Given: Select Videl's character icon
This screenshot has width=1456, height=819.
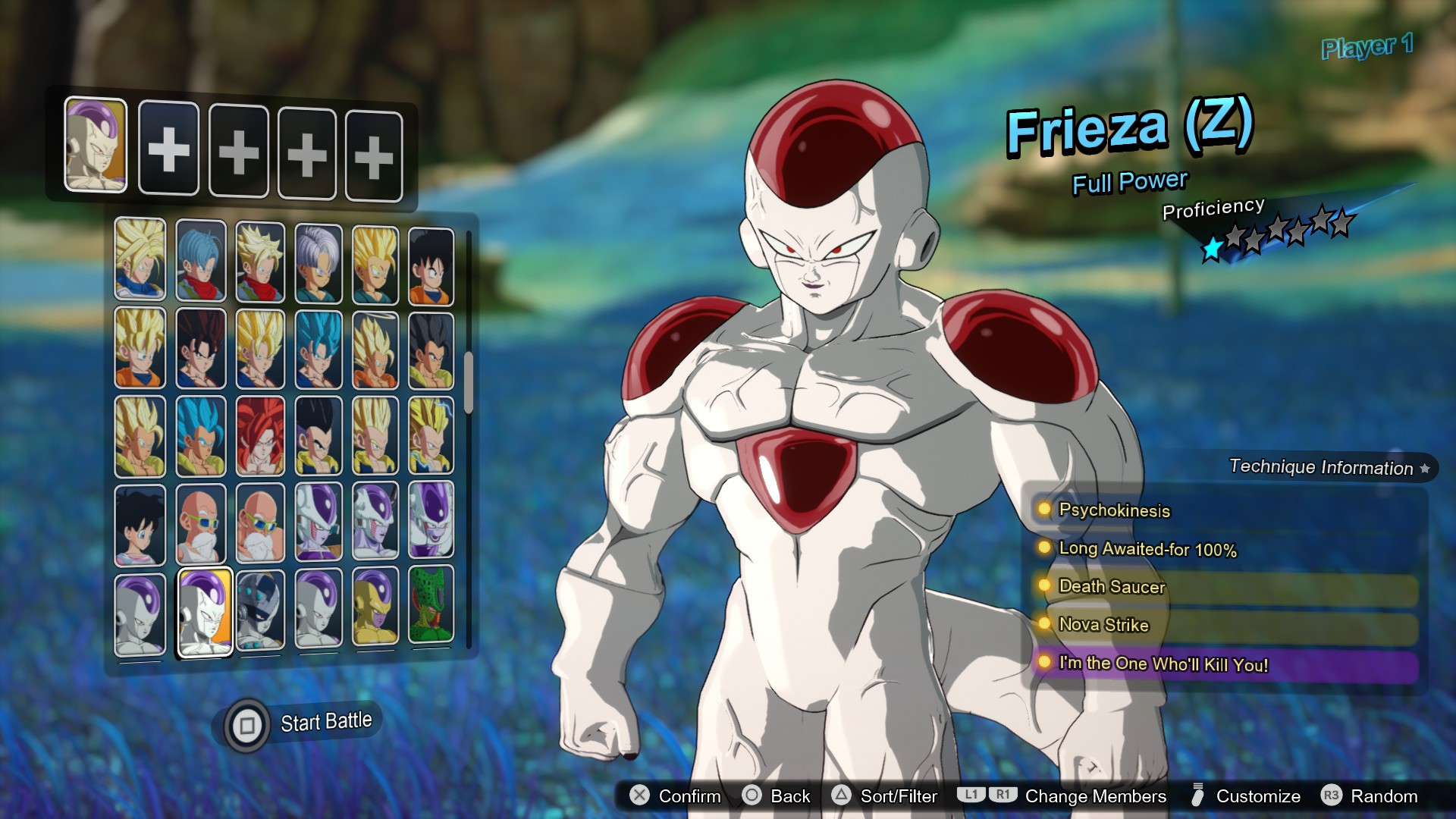Looking at the screenshot, I should [140, 523].
